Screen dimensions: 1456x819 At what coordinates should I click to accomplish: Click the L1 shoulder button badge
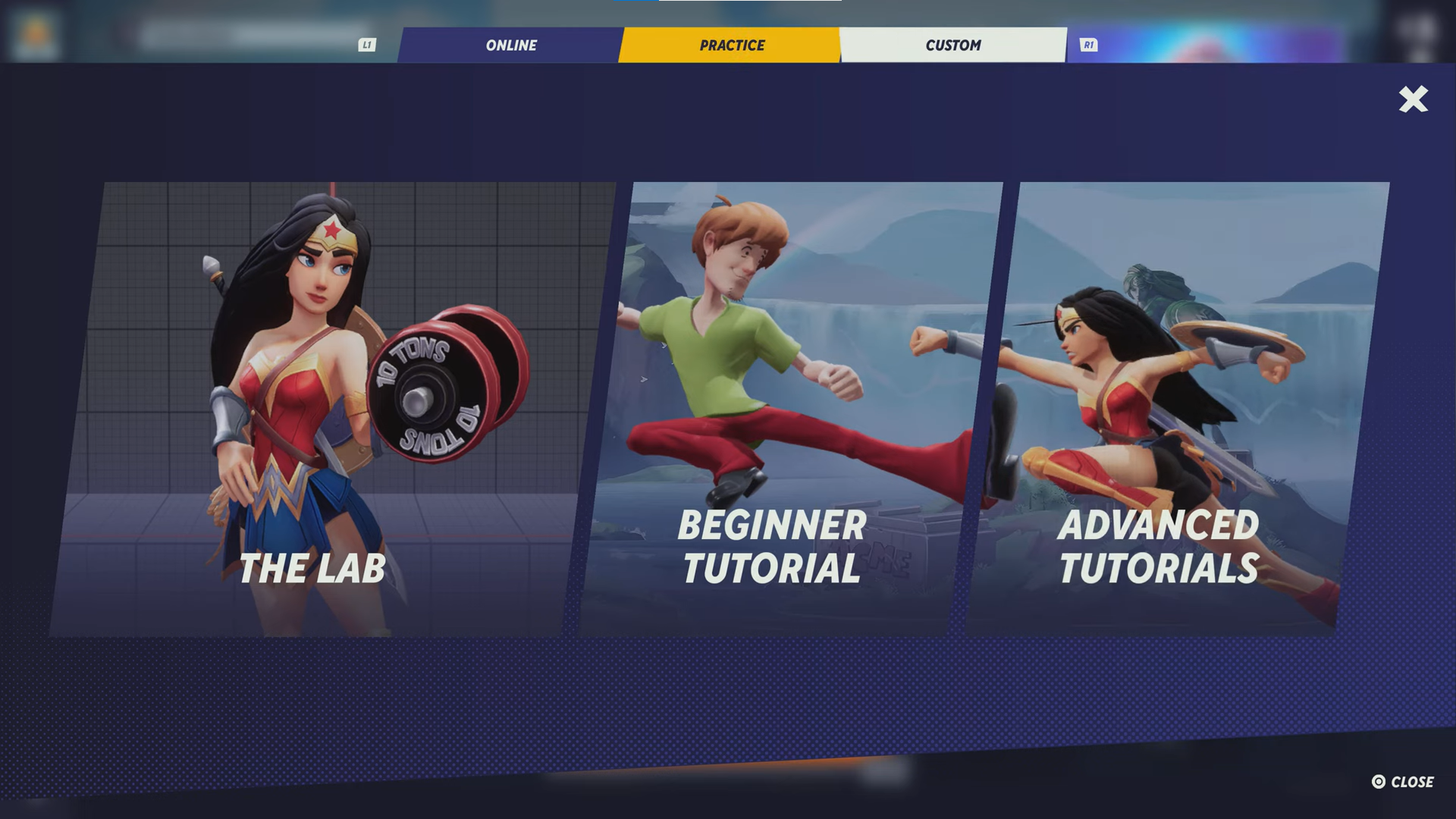pos(367,45)
